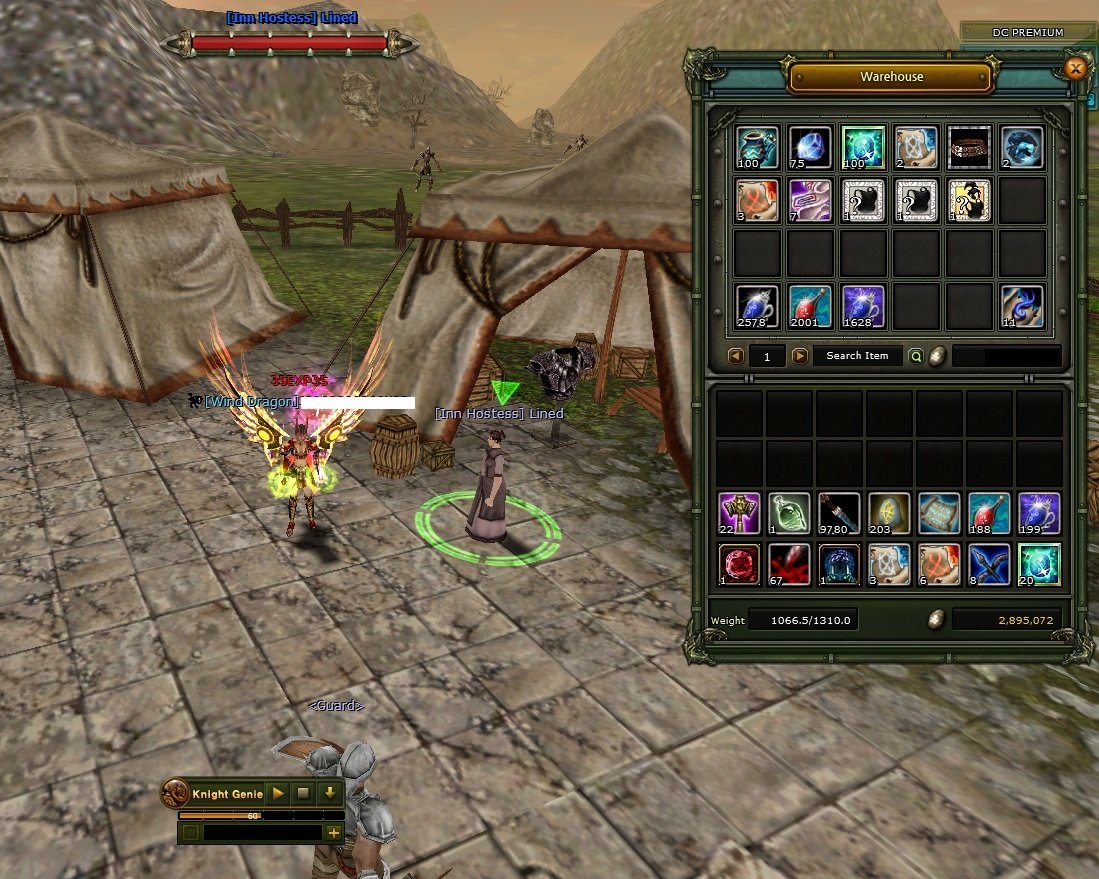Go to the next warehouse page

(800, 356)
